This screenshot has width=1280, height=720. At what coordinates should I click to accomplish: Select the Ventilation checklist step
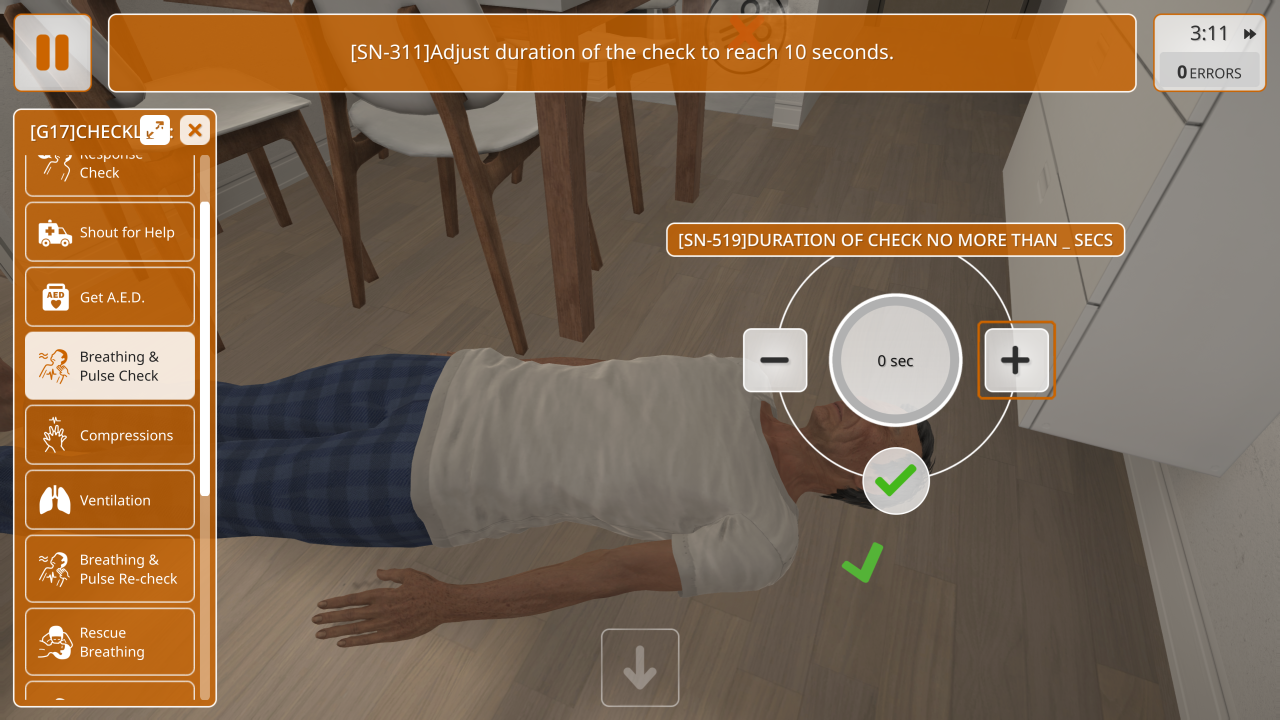[110, 500]
